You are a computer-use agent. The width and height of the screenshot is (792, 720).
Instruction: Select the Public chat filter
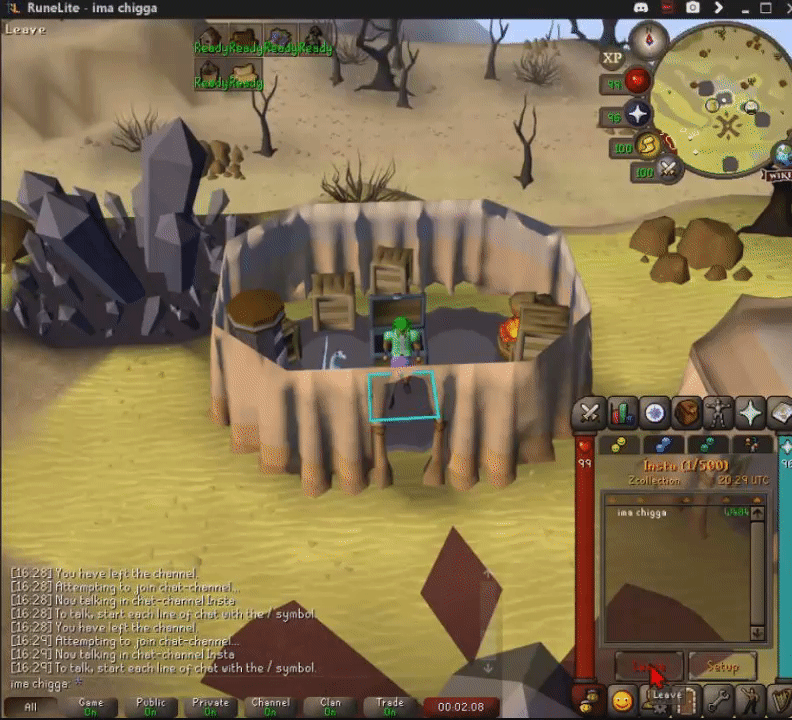pos(150,707)
